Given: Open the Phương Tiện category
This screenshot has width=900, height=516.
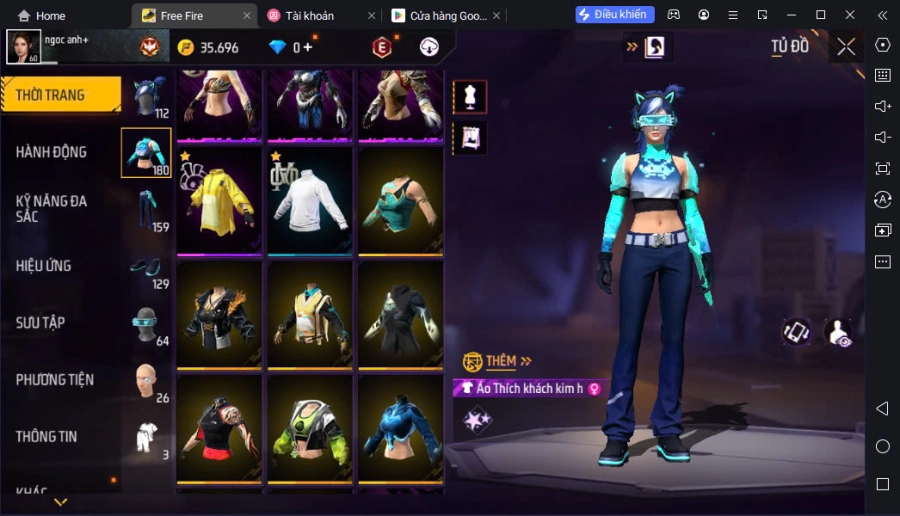Looking at the screenshot, I should tap(55, 380).
